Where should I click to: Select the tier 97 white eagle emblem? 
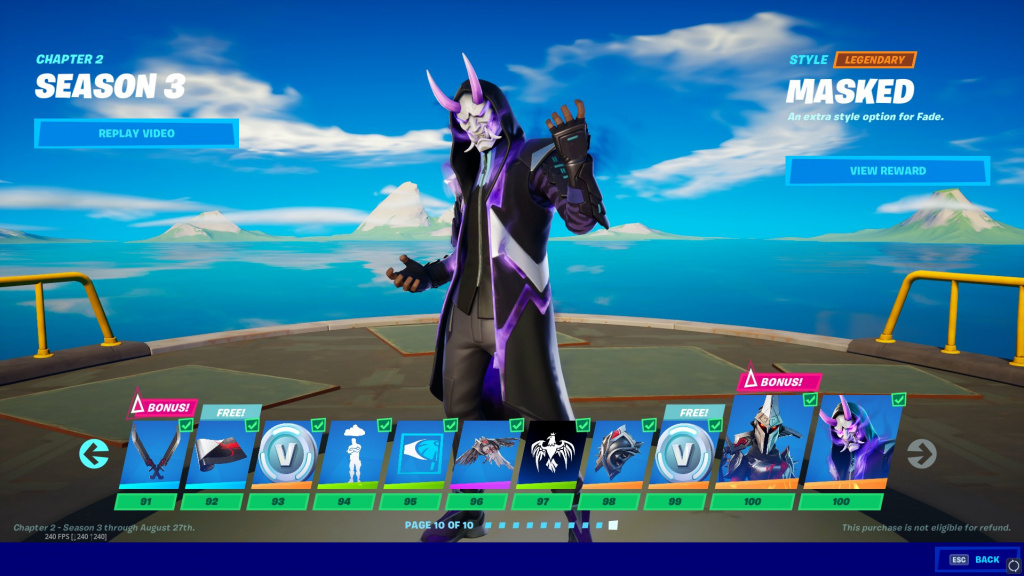click(x=551, y=454)
